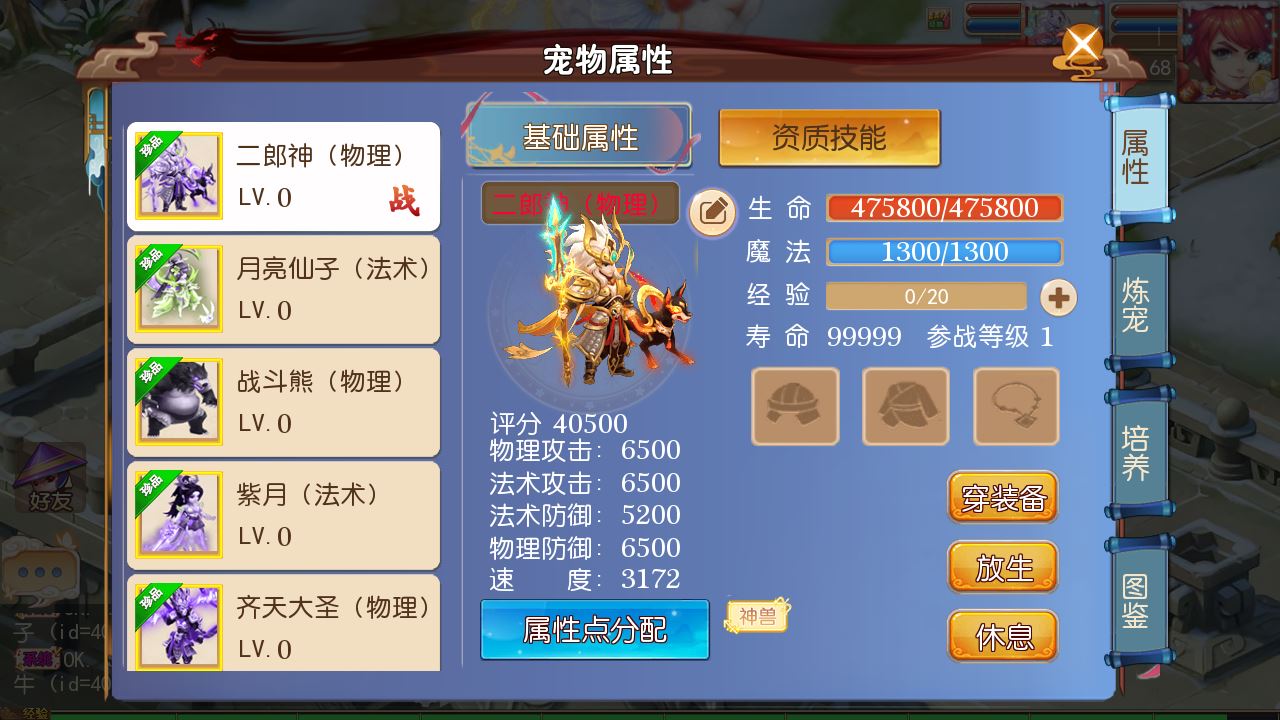
Task: Select the armor equipment slot
Action: point(905,406)
